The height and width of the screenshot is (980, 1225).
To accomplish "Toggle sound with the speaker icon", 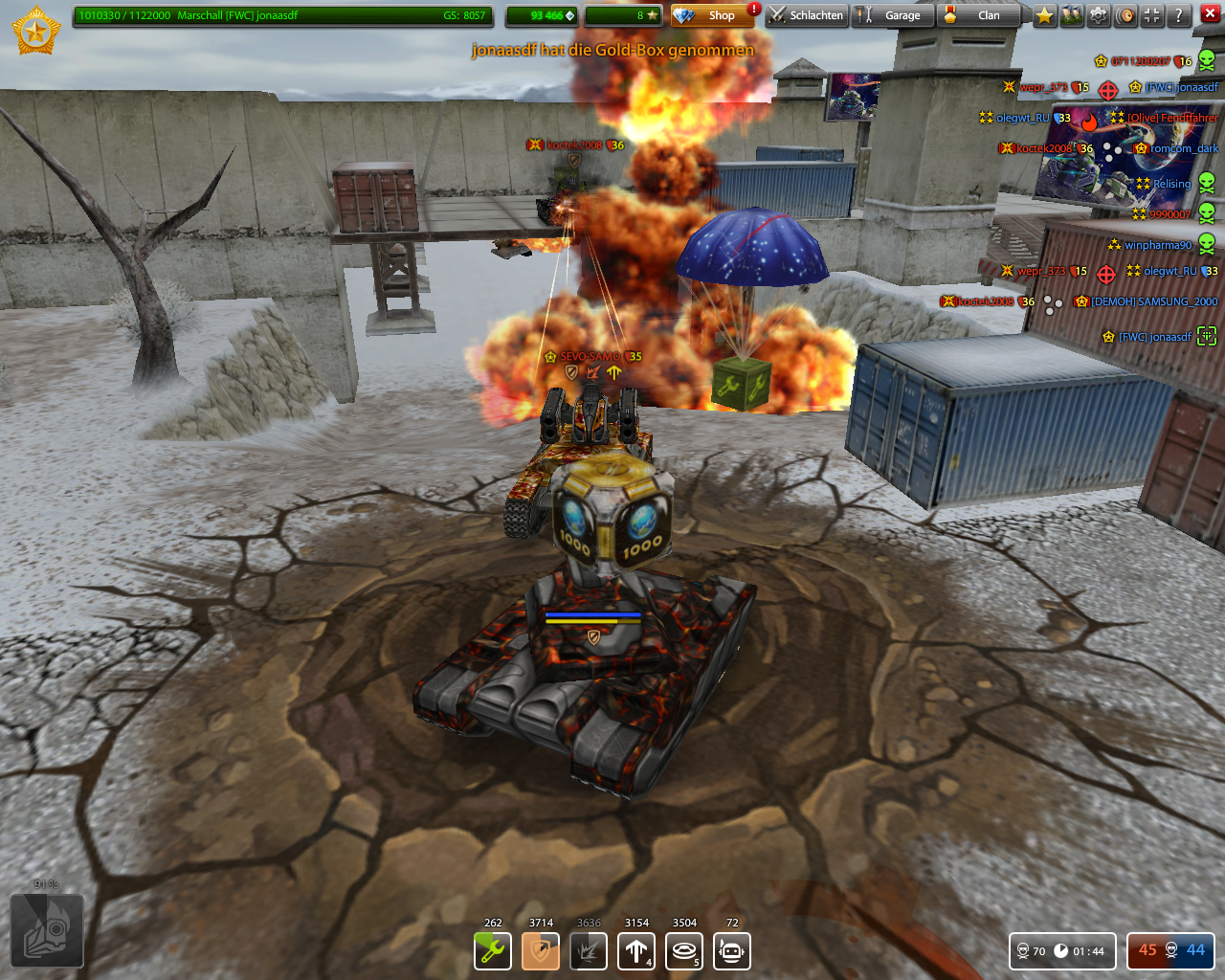I will pyautogui.click(x=1125, y=15).
